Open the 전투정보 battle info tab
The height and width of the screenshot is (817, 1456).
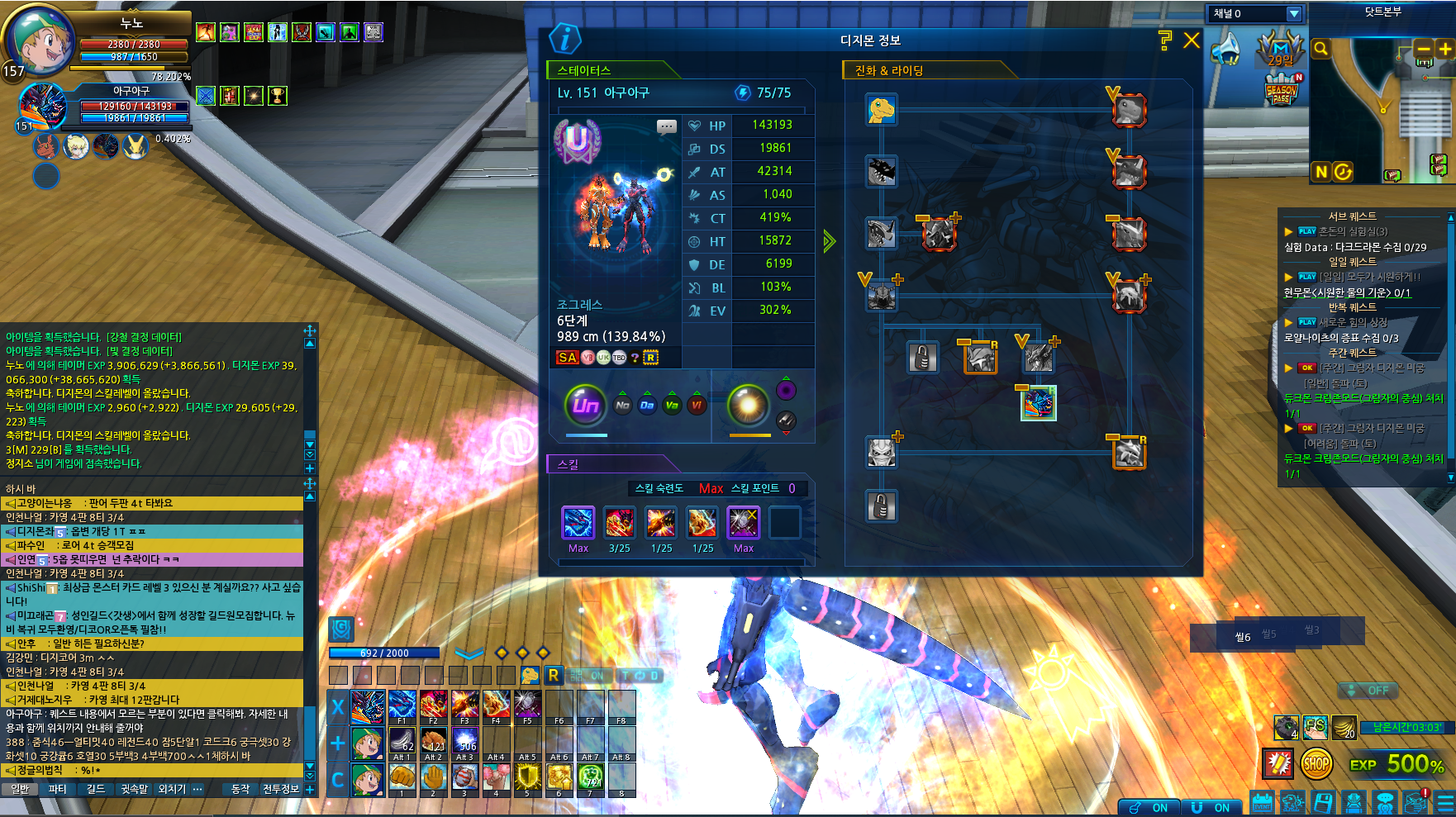coord(281,789)
